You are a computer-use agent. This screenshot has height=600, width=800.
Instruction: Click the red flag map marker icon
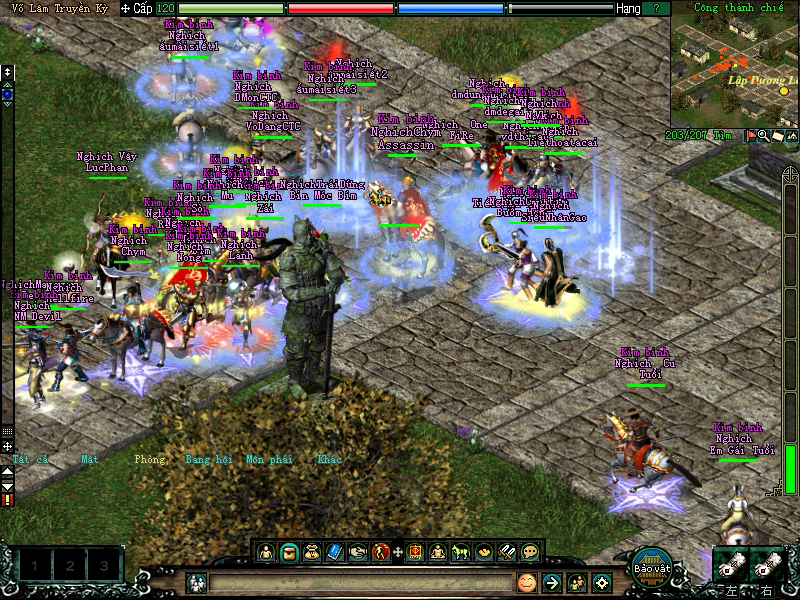point(750,136)
